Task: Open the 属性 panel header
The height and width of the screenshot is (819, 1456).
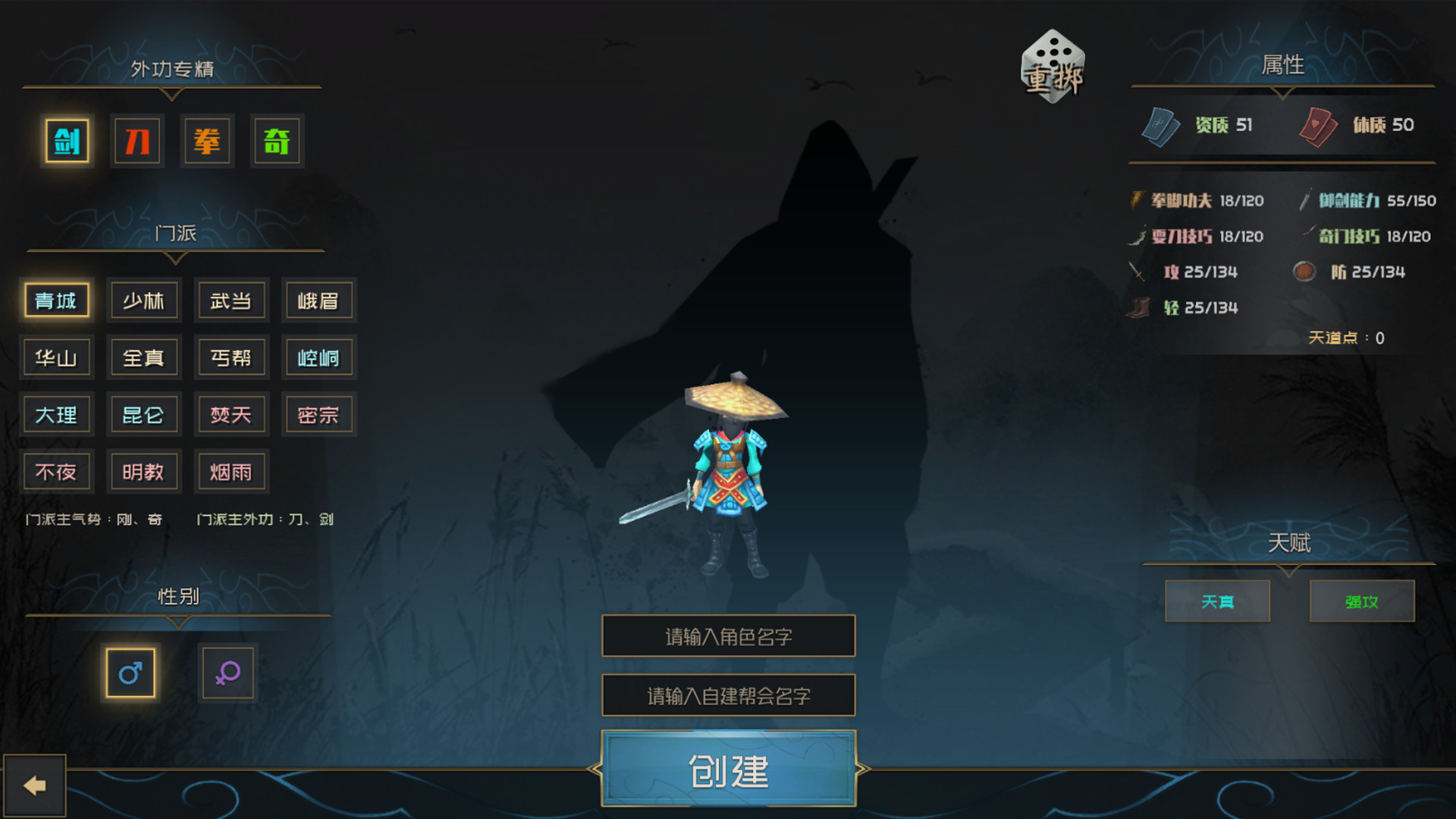Action: tap(1282, 64)
